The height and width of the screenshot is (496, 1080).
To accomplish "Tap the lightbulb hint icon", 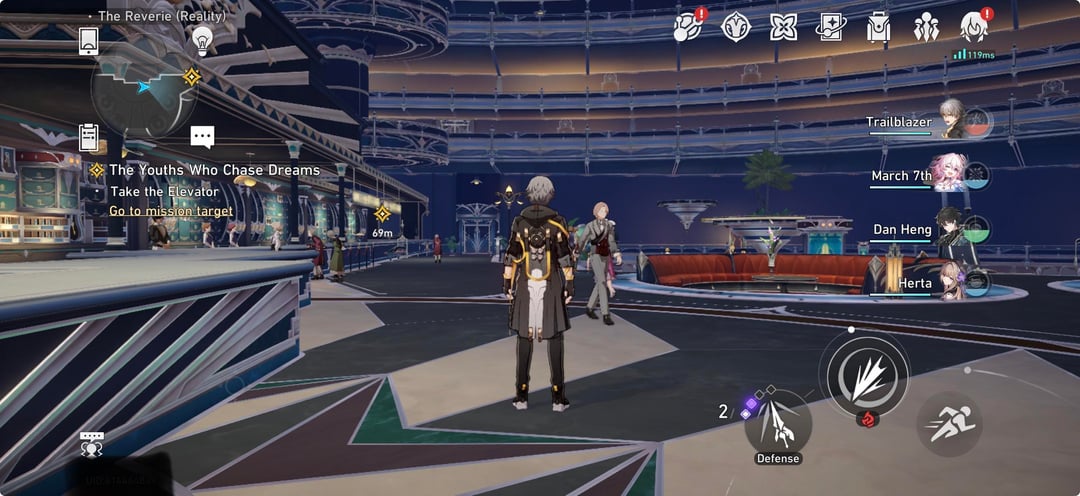I will pyautogui.click(x=203, y=40).
